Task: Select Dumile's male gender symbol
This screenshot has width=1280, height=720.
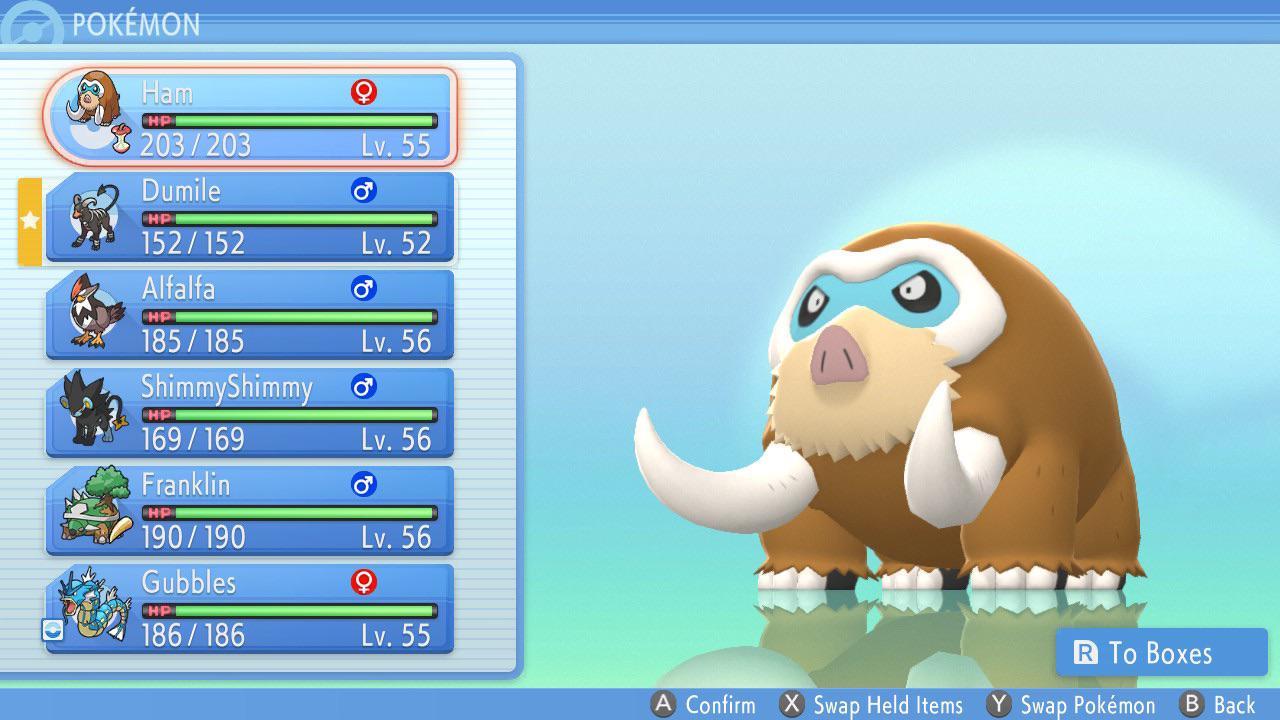Action: point(364,189)
